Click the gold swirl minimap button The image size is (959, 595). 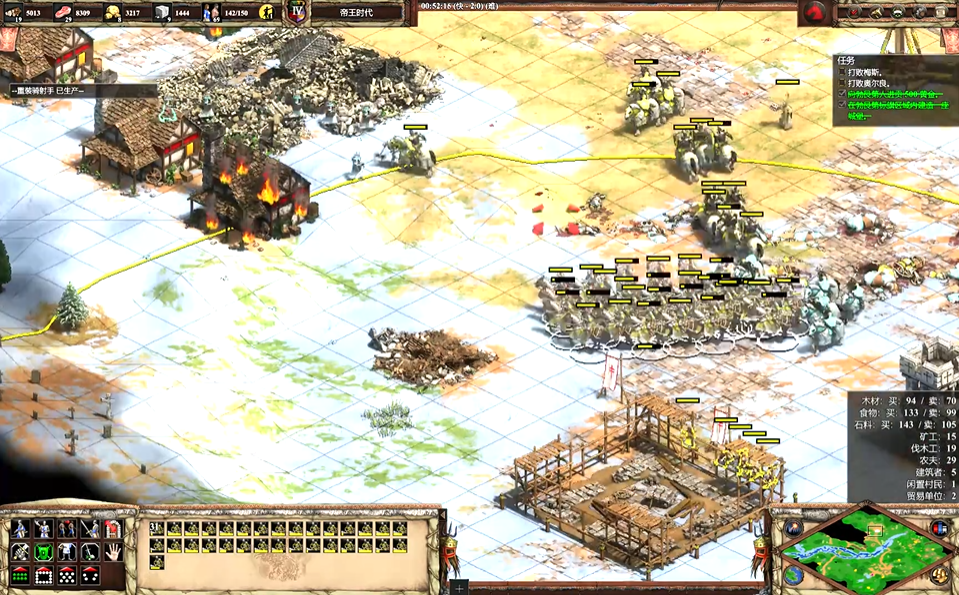point(940,575)
